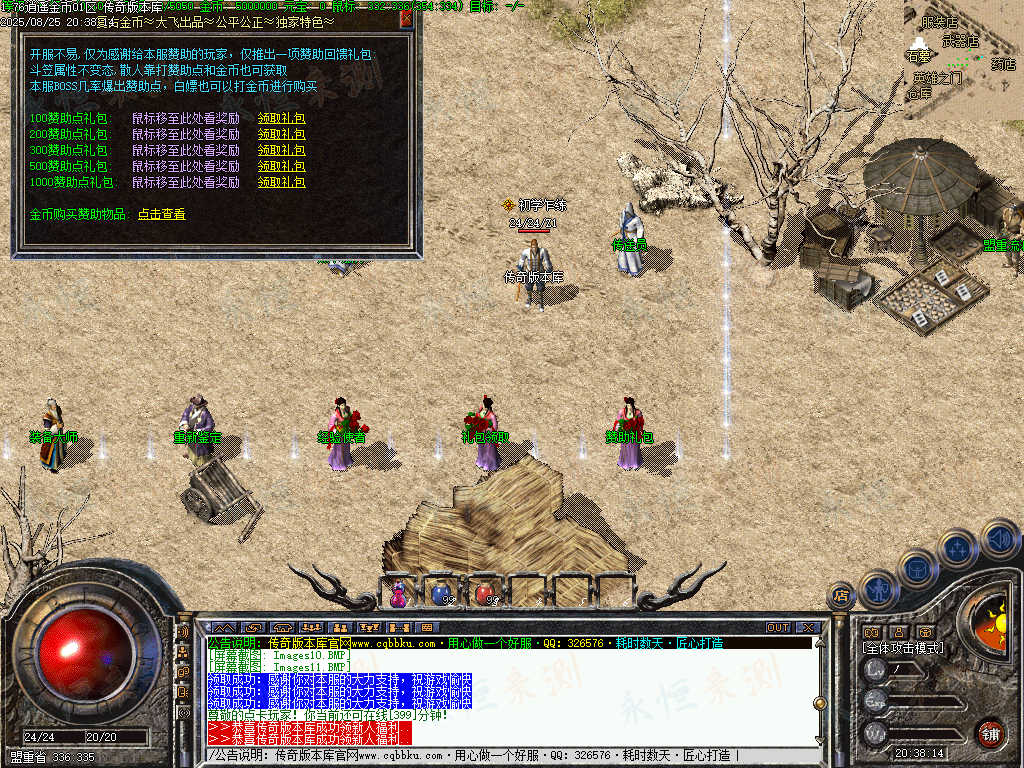
Task: Use the blue mana potion belt slot
Action: click(x=441, y=593)
